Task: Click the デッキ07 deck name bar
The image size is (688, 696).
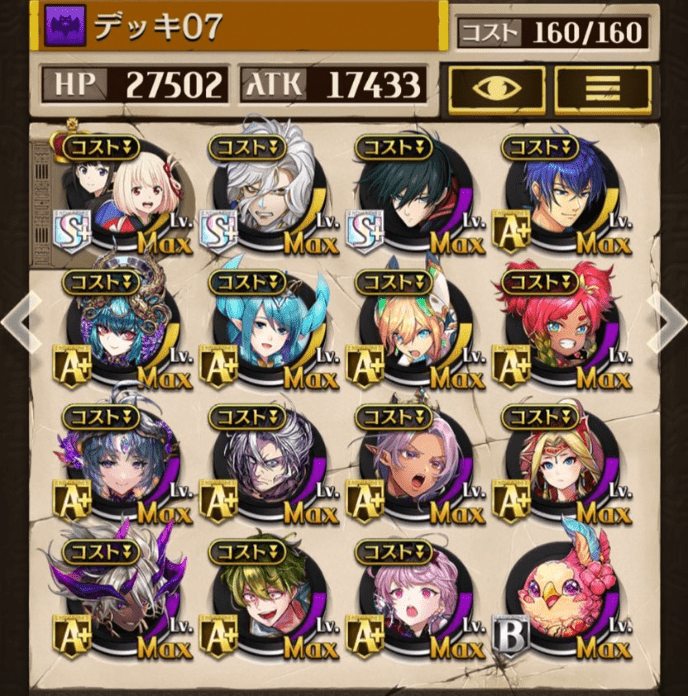Action: 240,27
